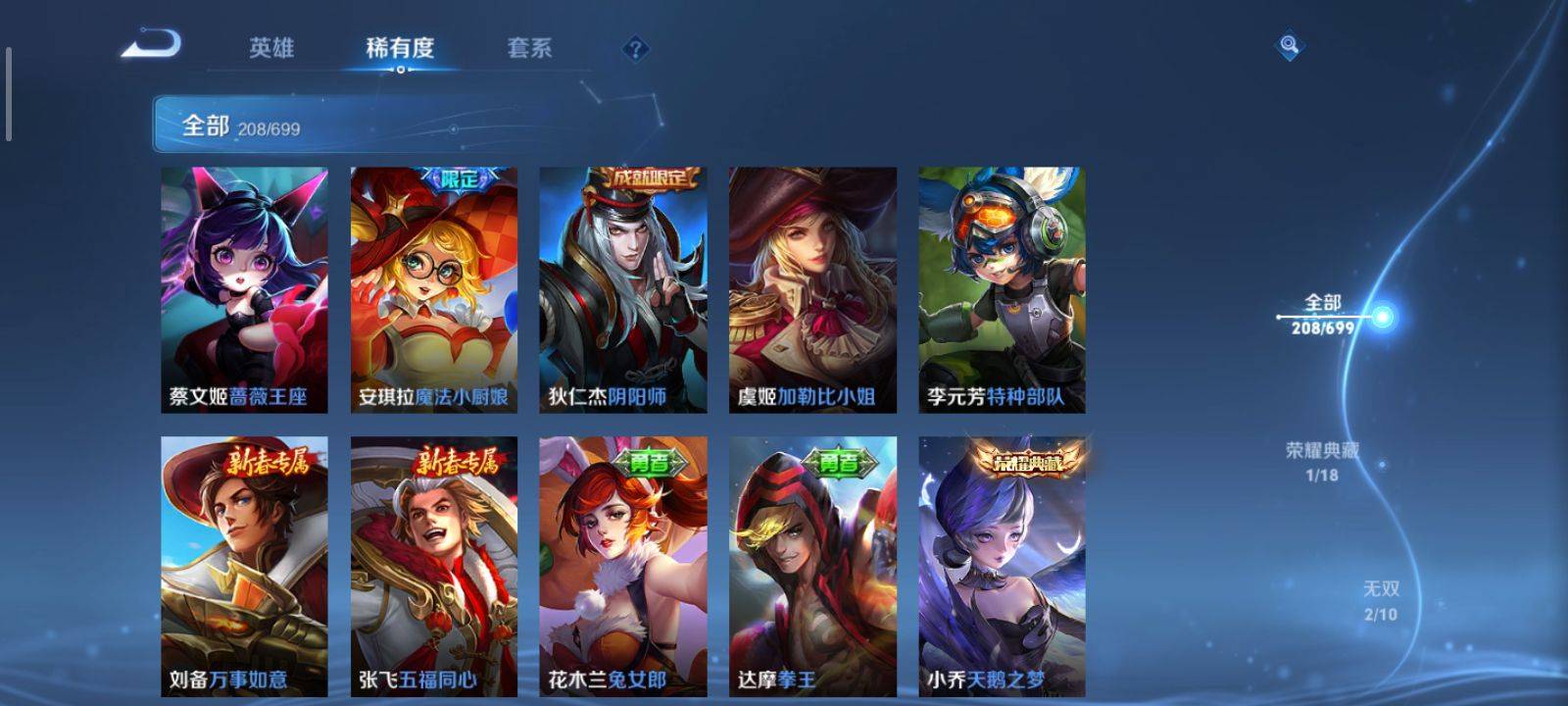The width and height of the screenshot is (1568, 706).
Task: Jump to the 无双 rarity category
Action: (x=1381, y=600)
